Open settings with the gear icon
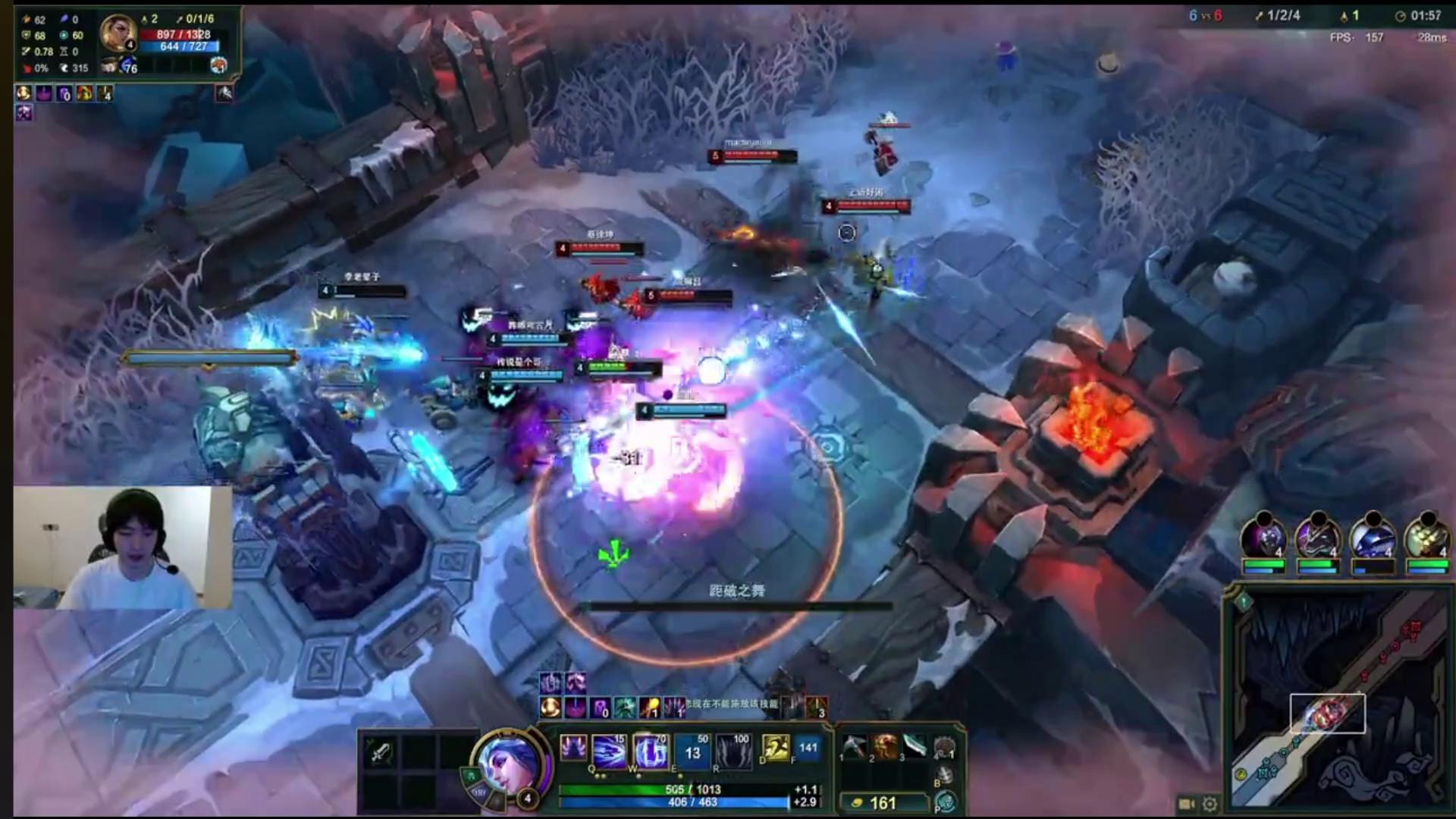Image resolution: width=1456 pixels, height=819 pixels. coord(1210,804)
